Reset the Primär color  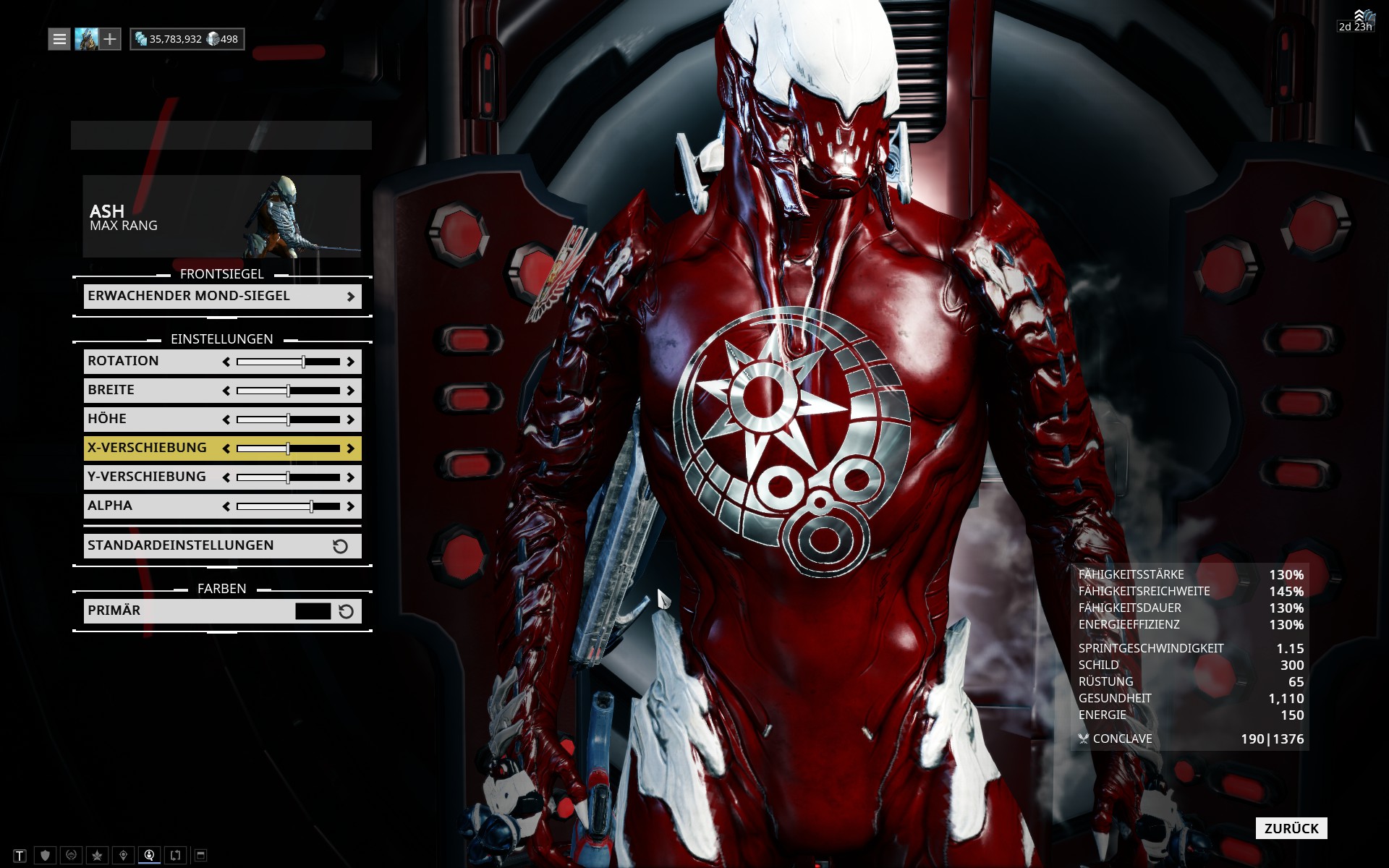(347, 611)
